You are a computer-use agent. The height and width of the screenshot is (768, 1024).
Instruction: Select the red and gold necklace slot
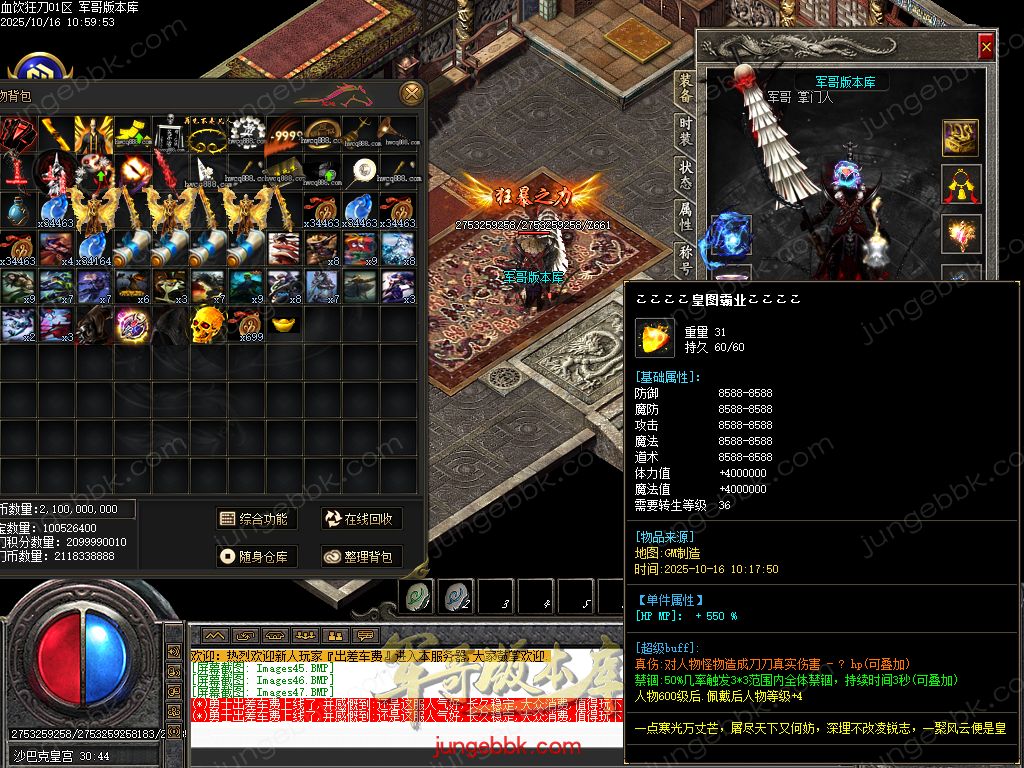pos(962,187)
